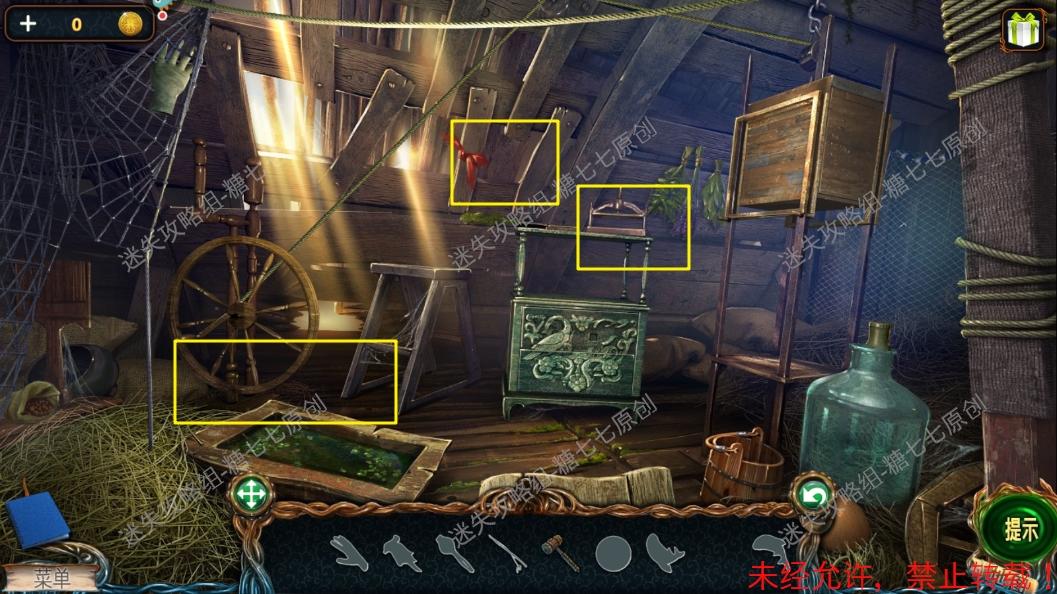Select the round circle silhouette in the tray
Viewport: 1057px width, 594px height.
[613, 553]
